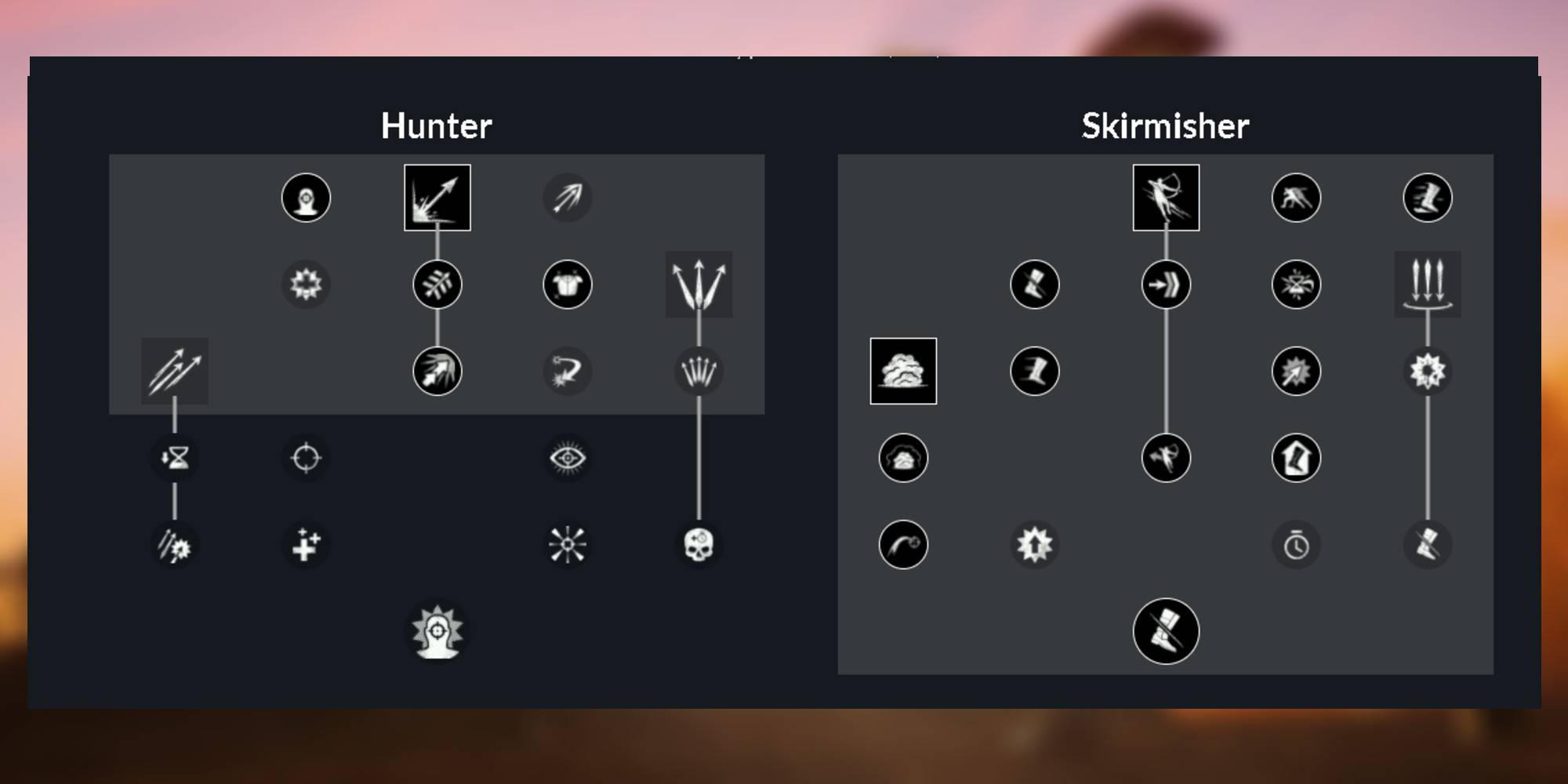Select the dodge roll boot skill at Skirmisher's bottom
Image resolution: width=1568 pixels, height=784 pixels.
tap(1165, 633)
